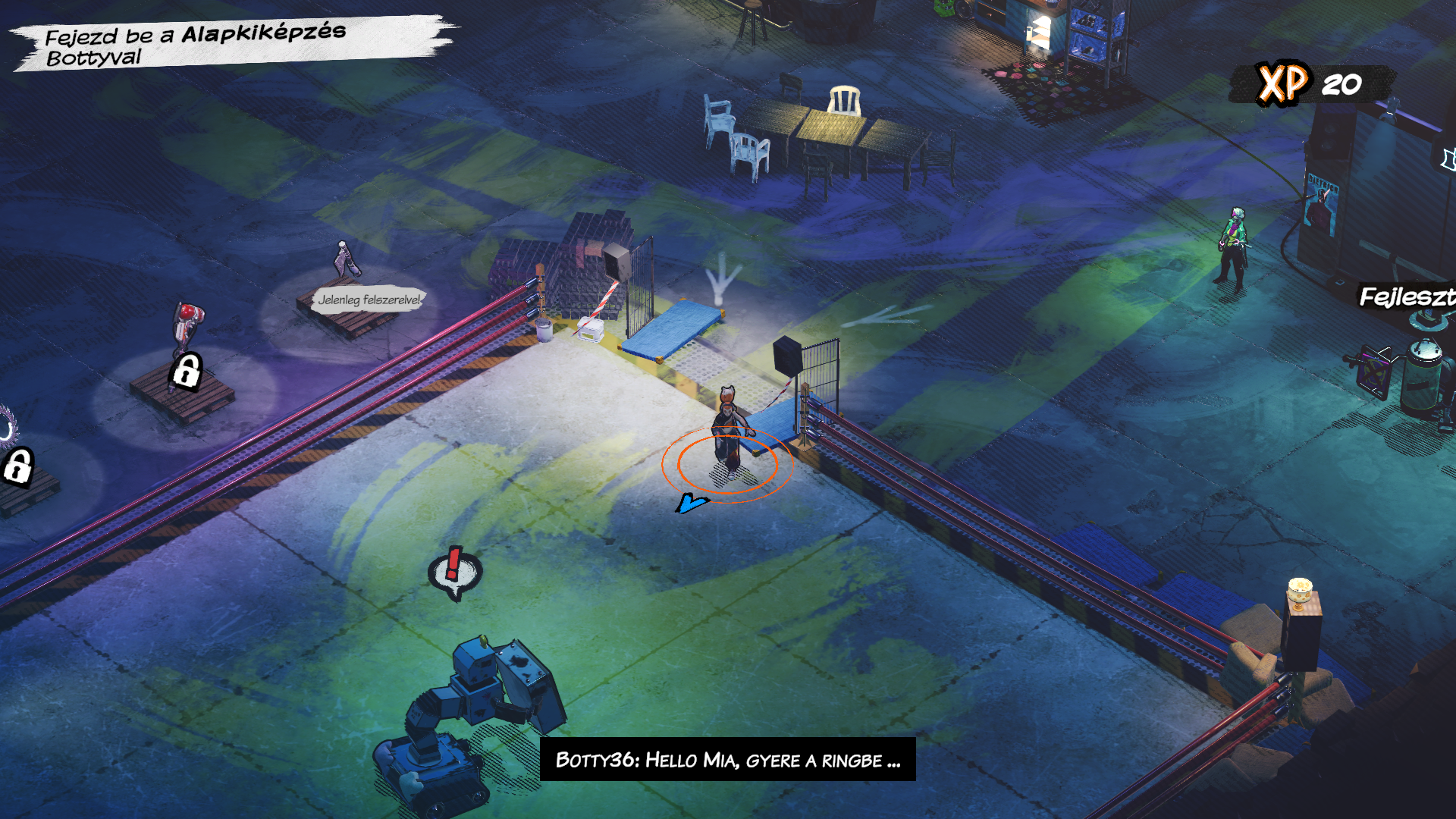Click the Alapkiképzés objective tracker

pyautogui.click(x=196, y=45)
